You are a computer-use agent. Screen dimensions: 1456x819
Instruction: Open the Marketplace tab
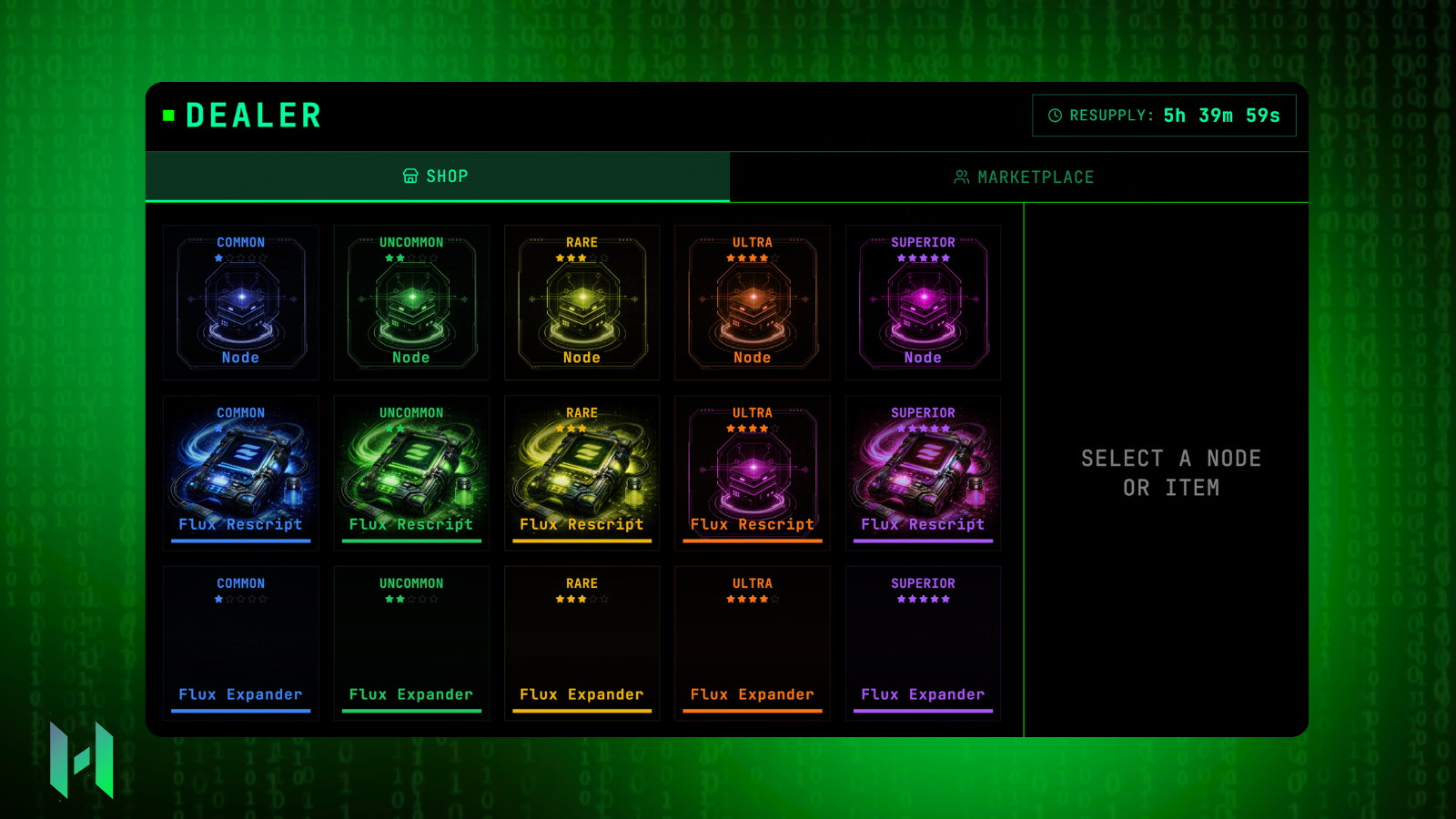(x=1023, y=177)
